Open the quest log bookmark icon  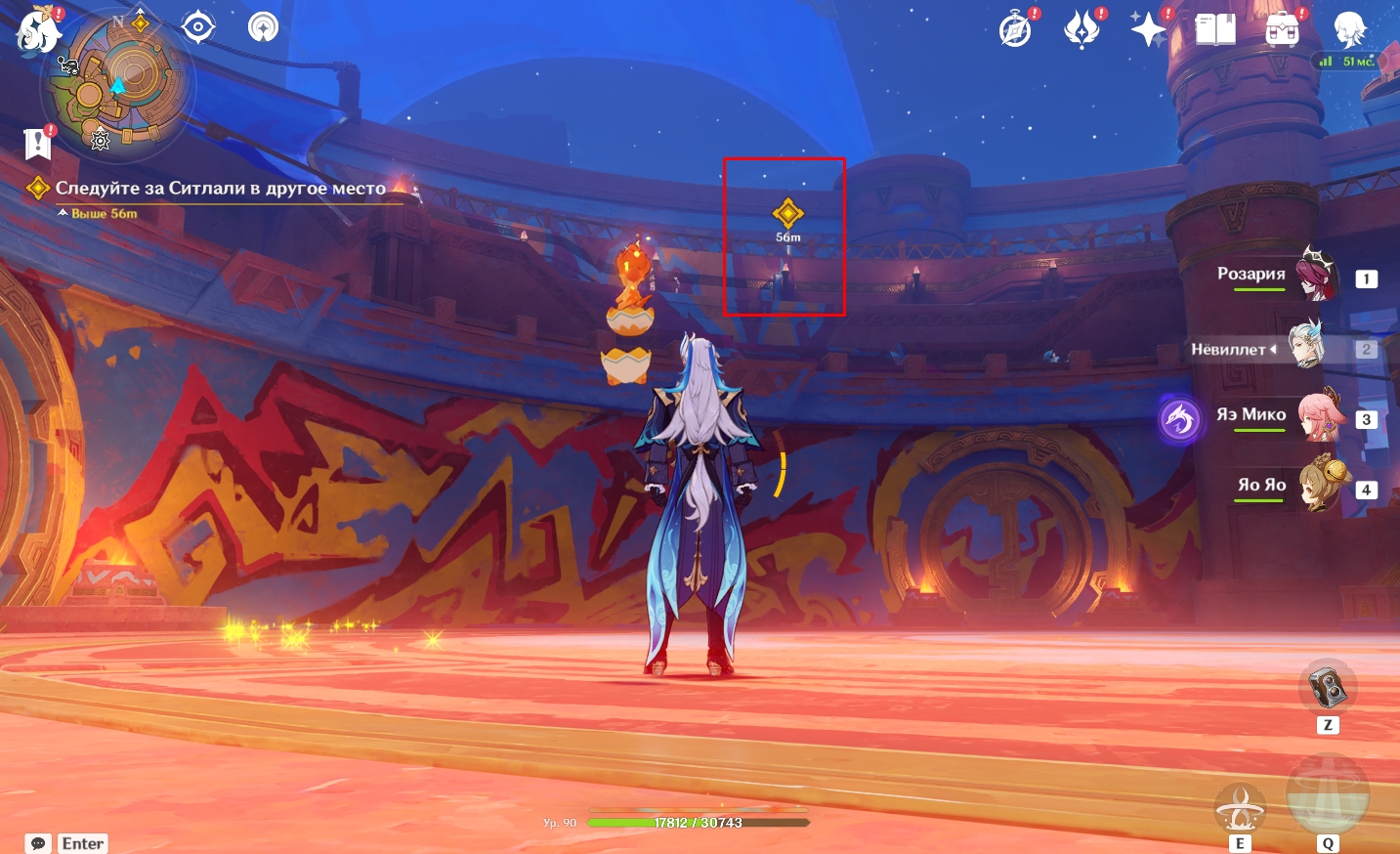37,144
